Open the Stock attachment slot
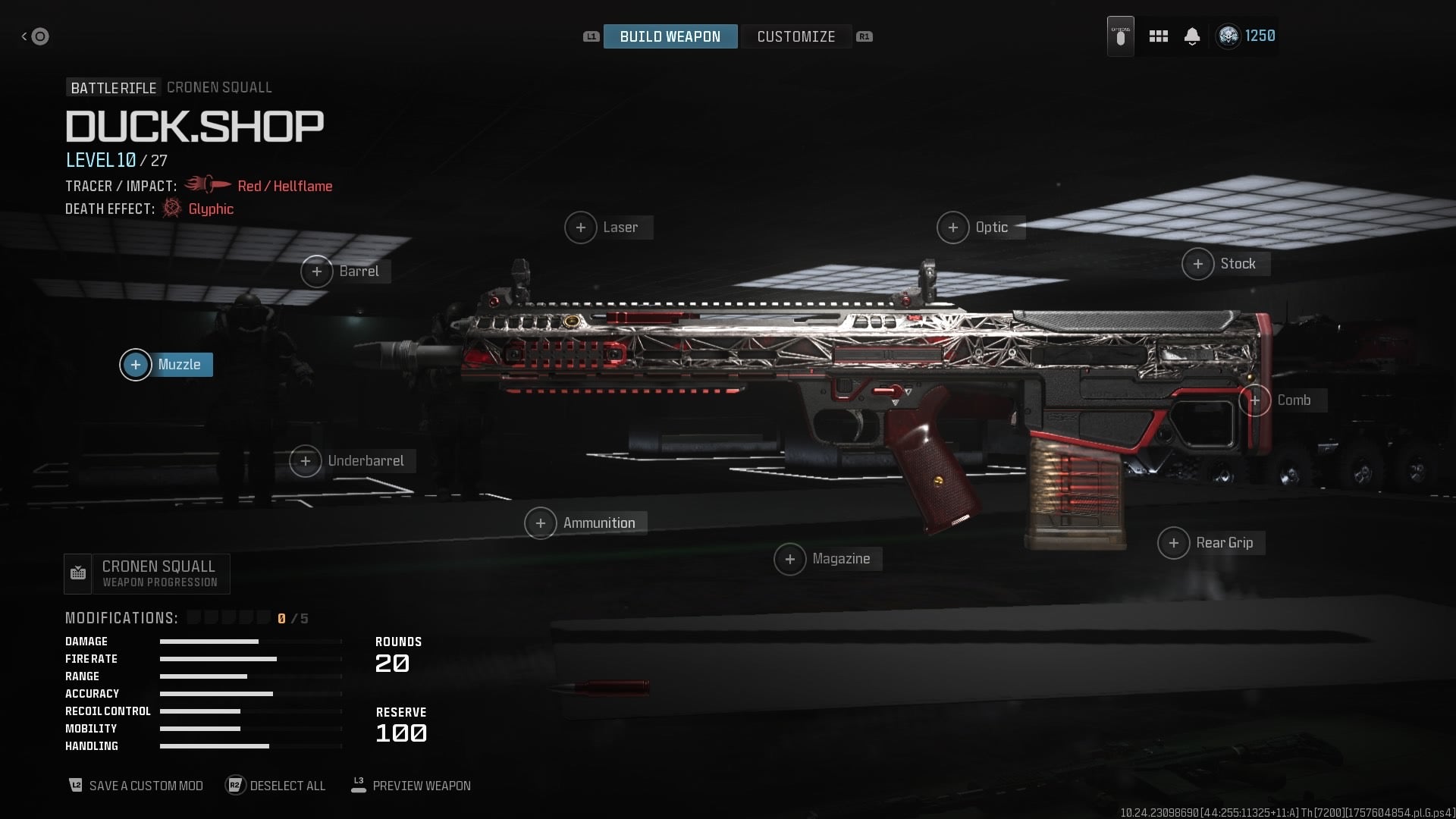This screenshot has height=819, width=1456. pos(1225,264)
